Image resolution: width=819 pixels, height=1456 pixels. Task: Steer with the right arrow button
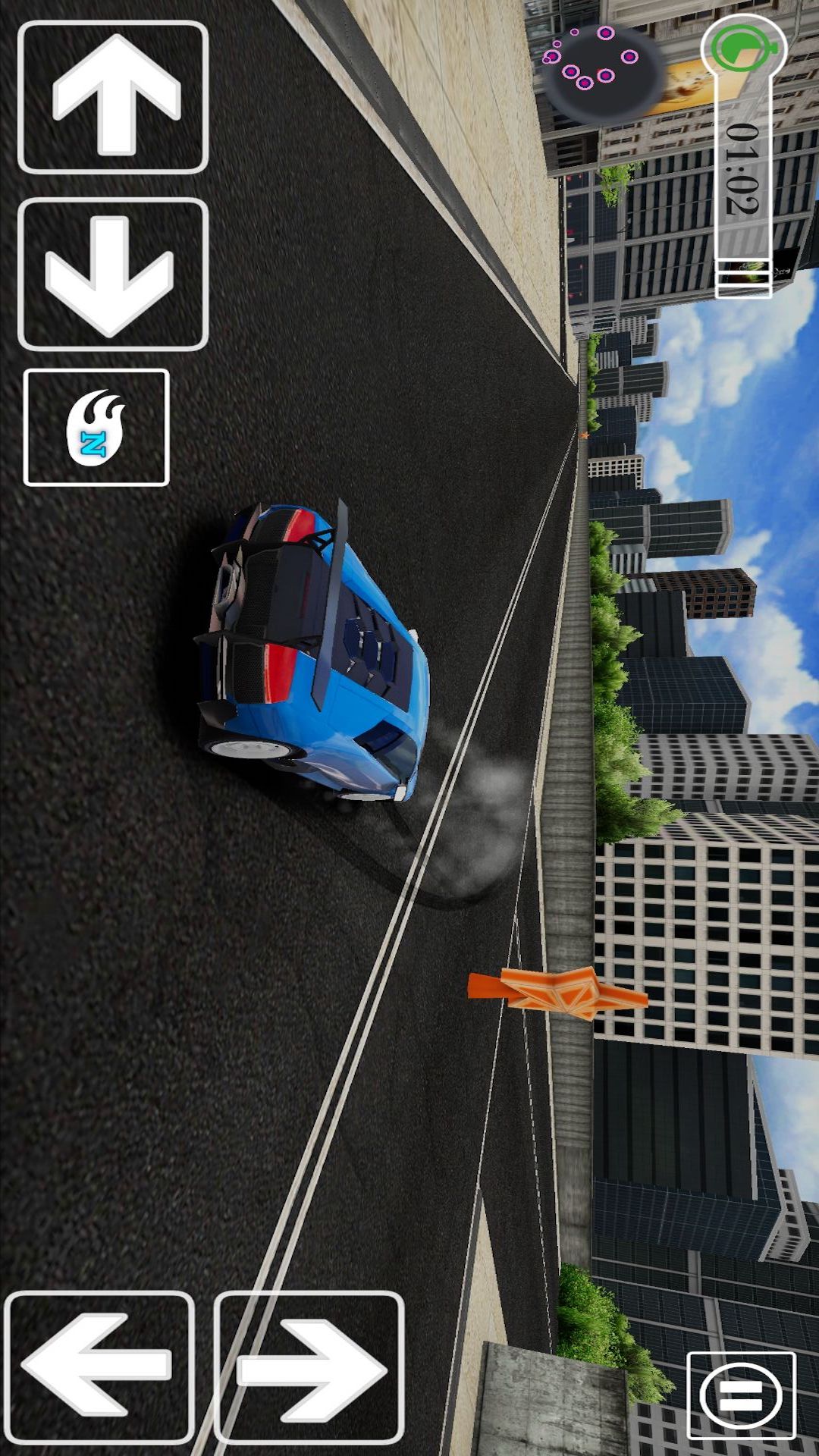(309, 1367)
